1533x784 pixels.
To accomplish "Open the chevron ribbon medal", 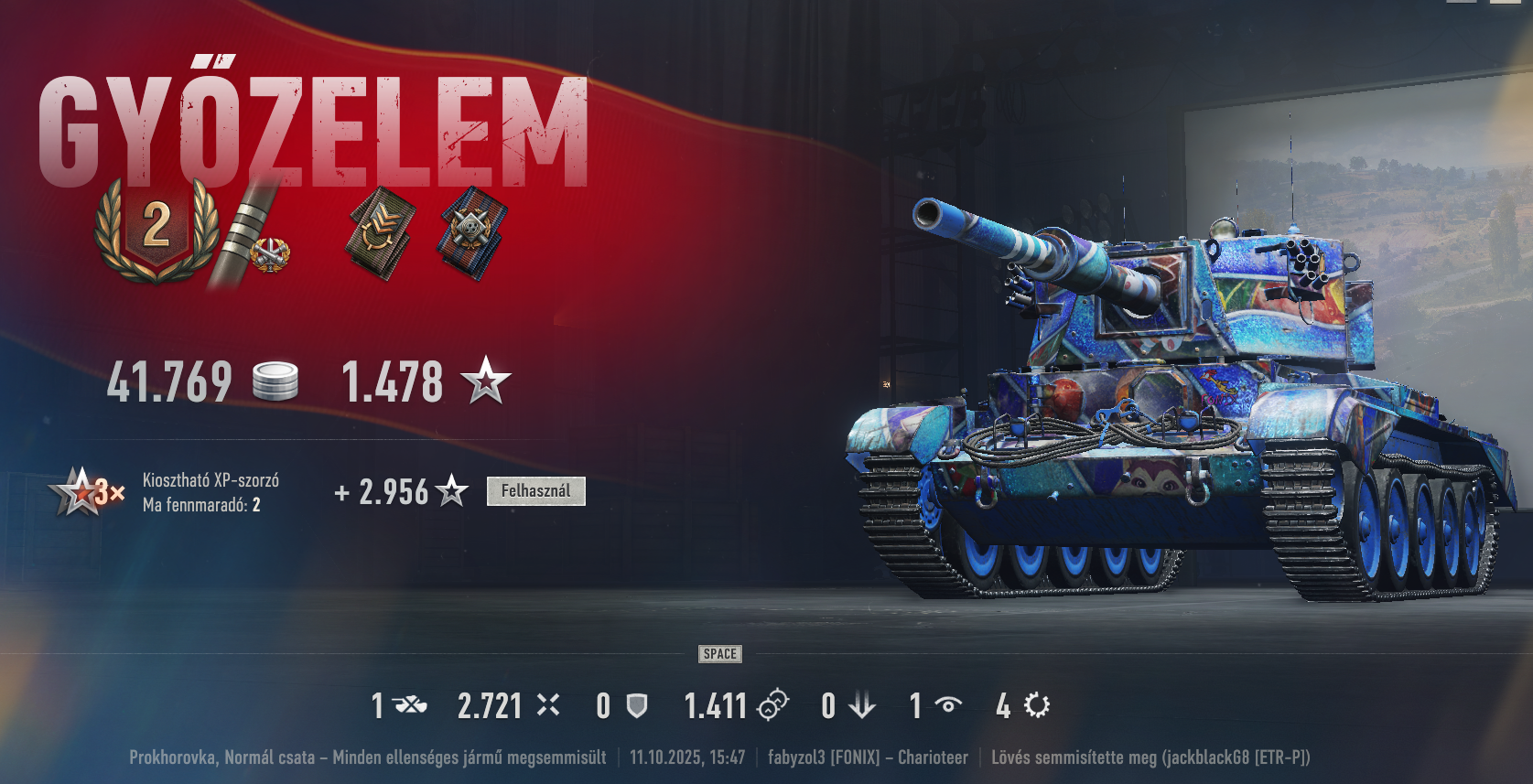I will click(381, 232).
